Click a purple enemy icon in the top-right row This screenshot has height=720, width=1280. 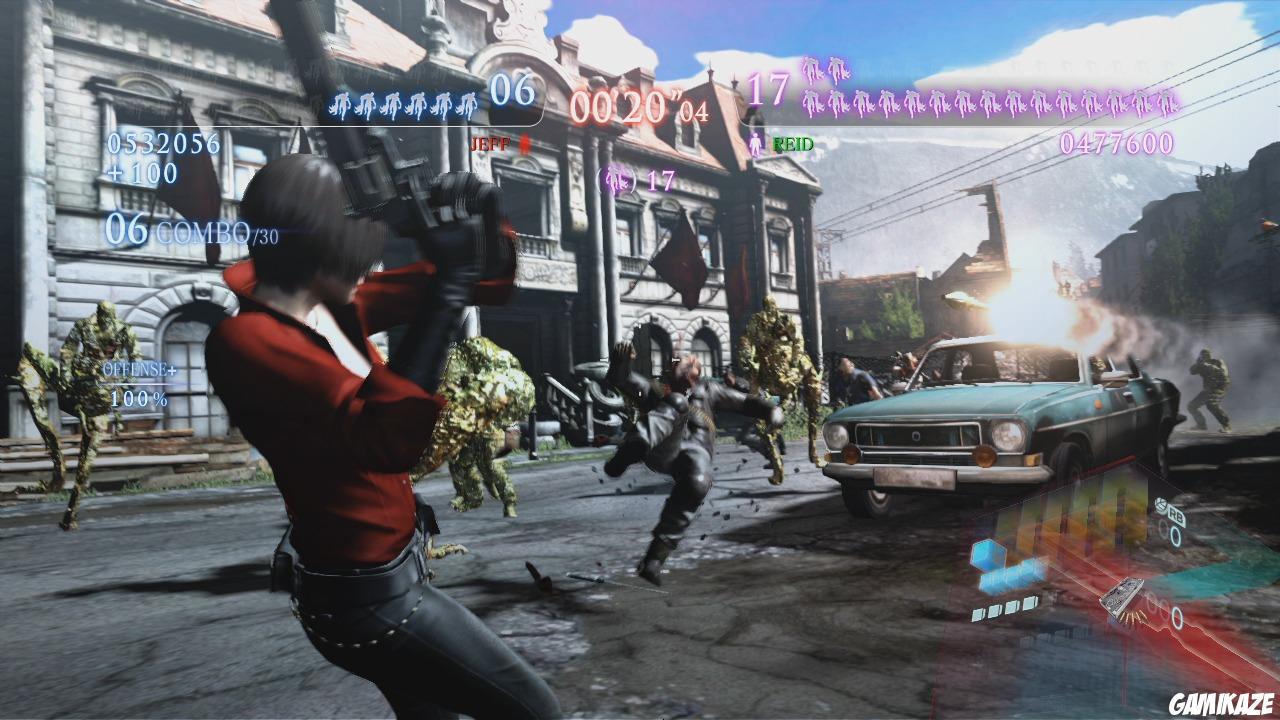pyautogui.click(x=900, y=100)
